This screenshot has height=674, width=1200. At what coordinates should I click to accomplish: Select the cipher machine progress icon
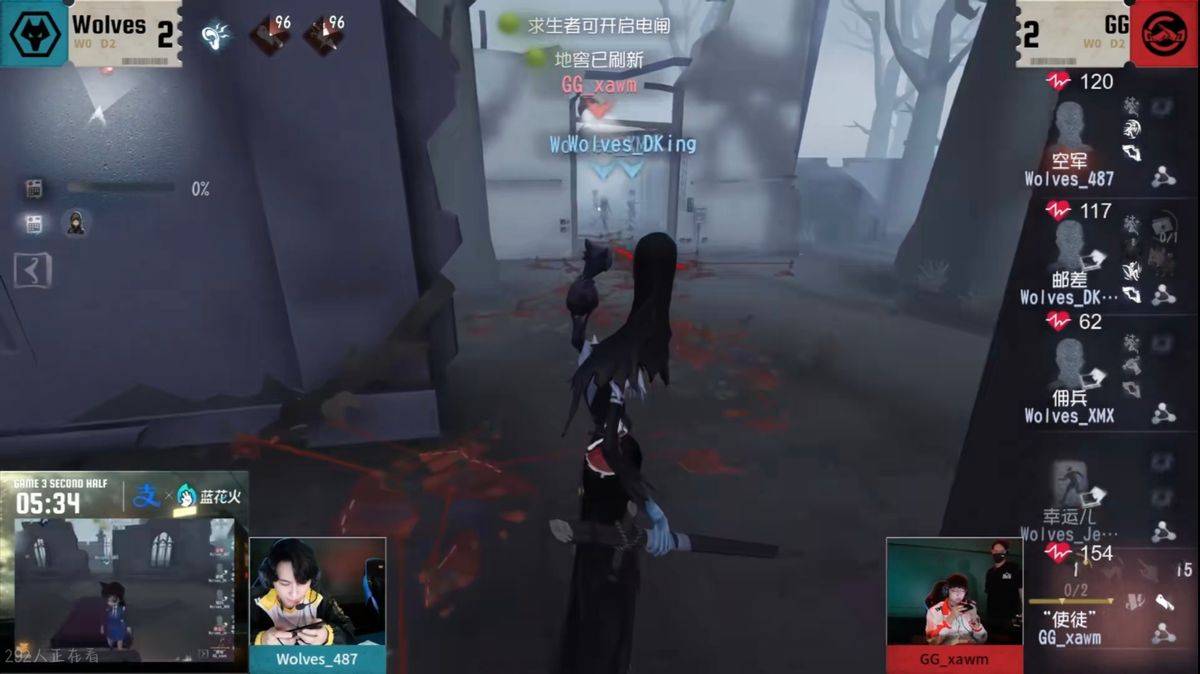[34, 188]
